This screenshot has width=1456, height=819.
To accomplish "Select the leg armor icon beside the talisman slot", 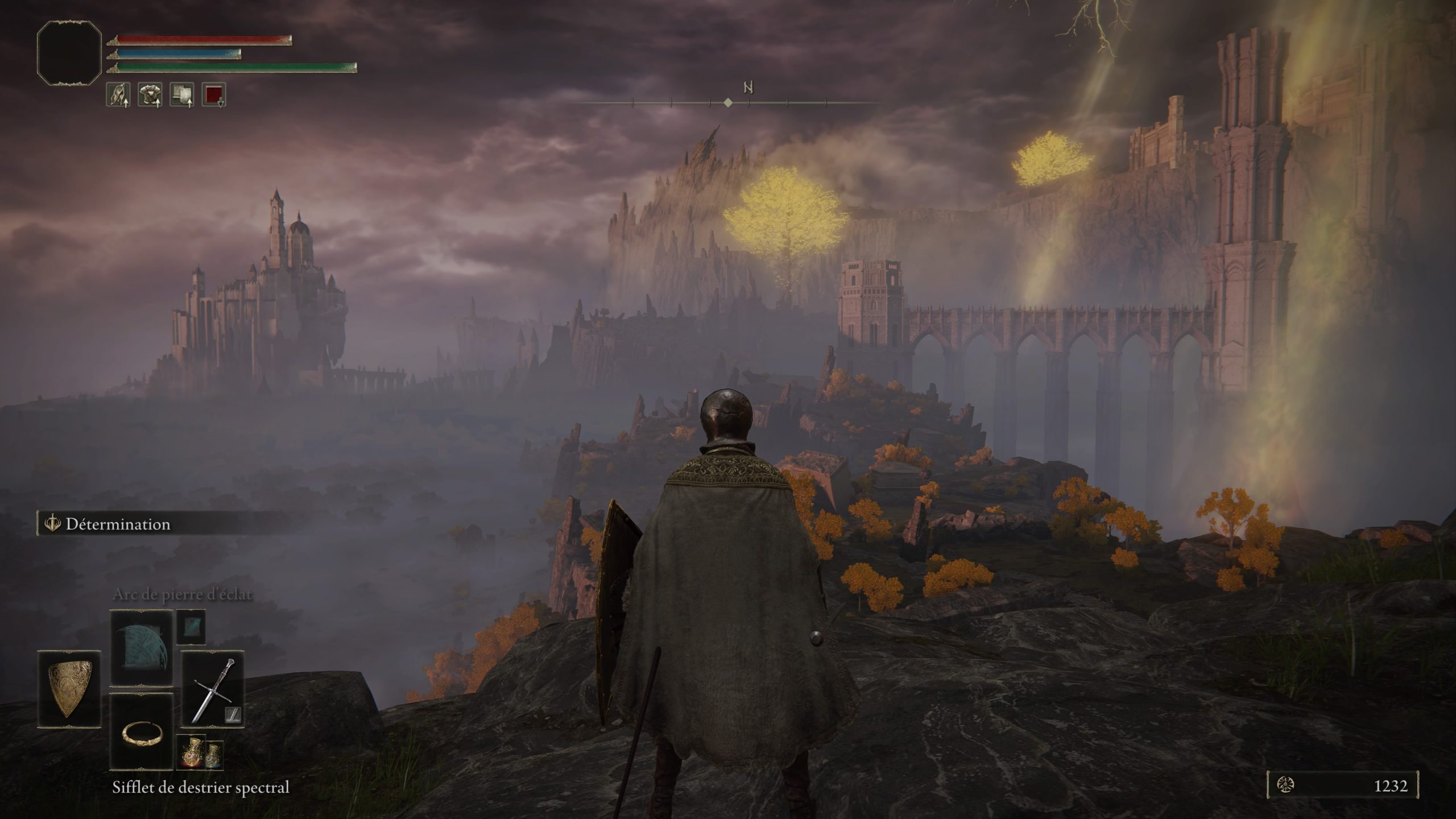I will click(181, 95).
